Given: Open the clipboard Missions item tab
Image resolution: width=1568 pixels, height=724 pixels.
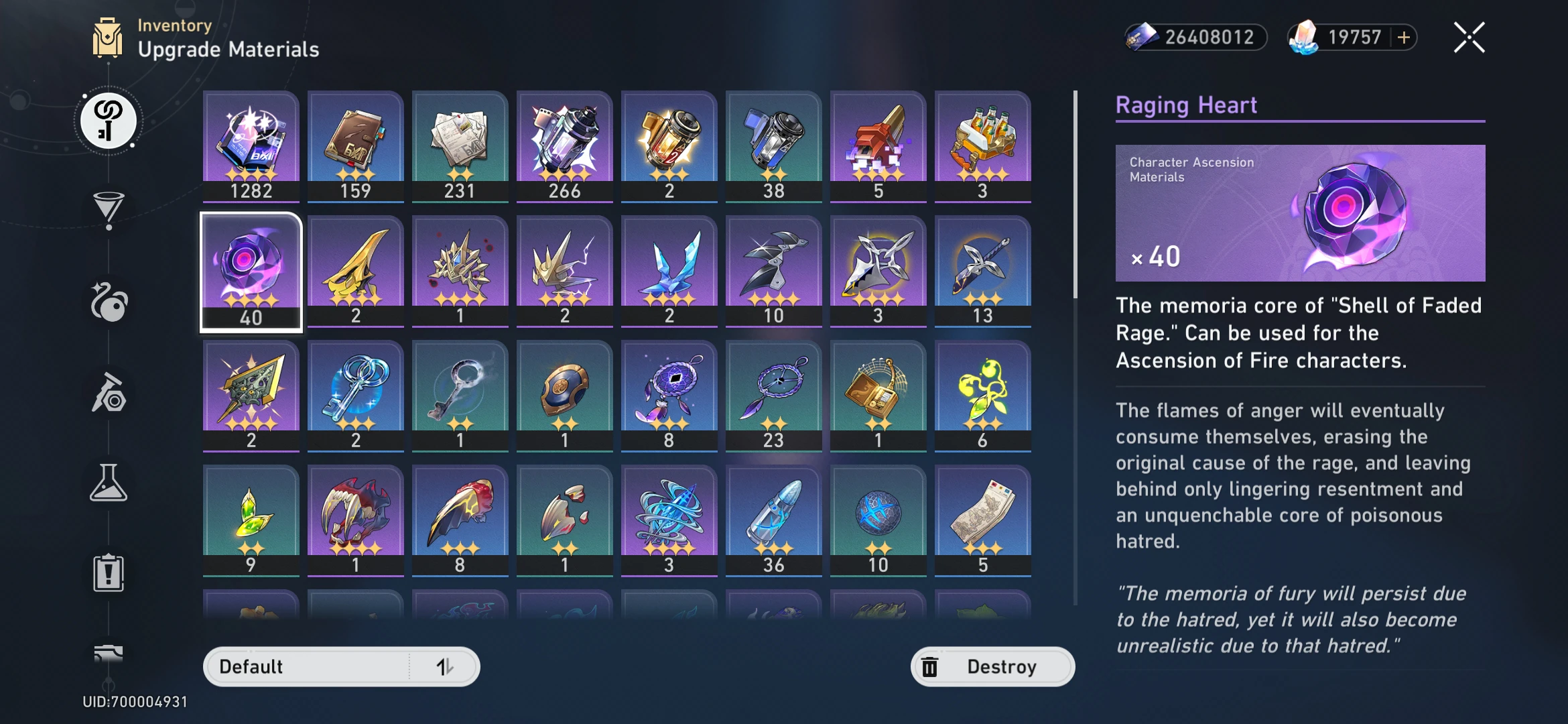Looking at the screenshot, I should 109,573.
